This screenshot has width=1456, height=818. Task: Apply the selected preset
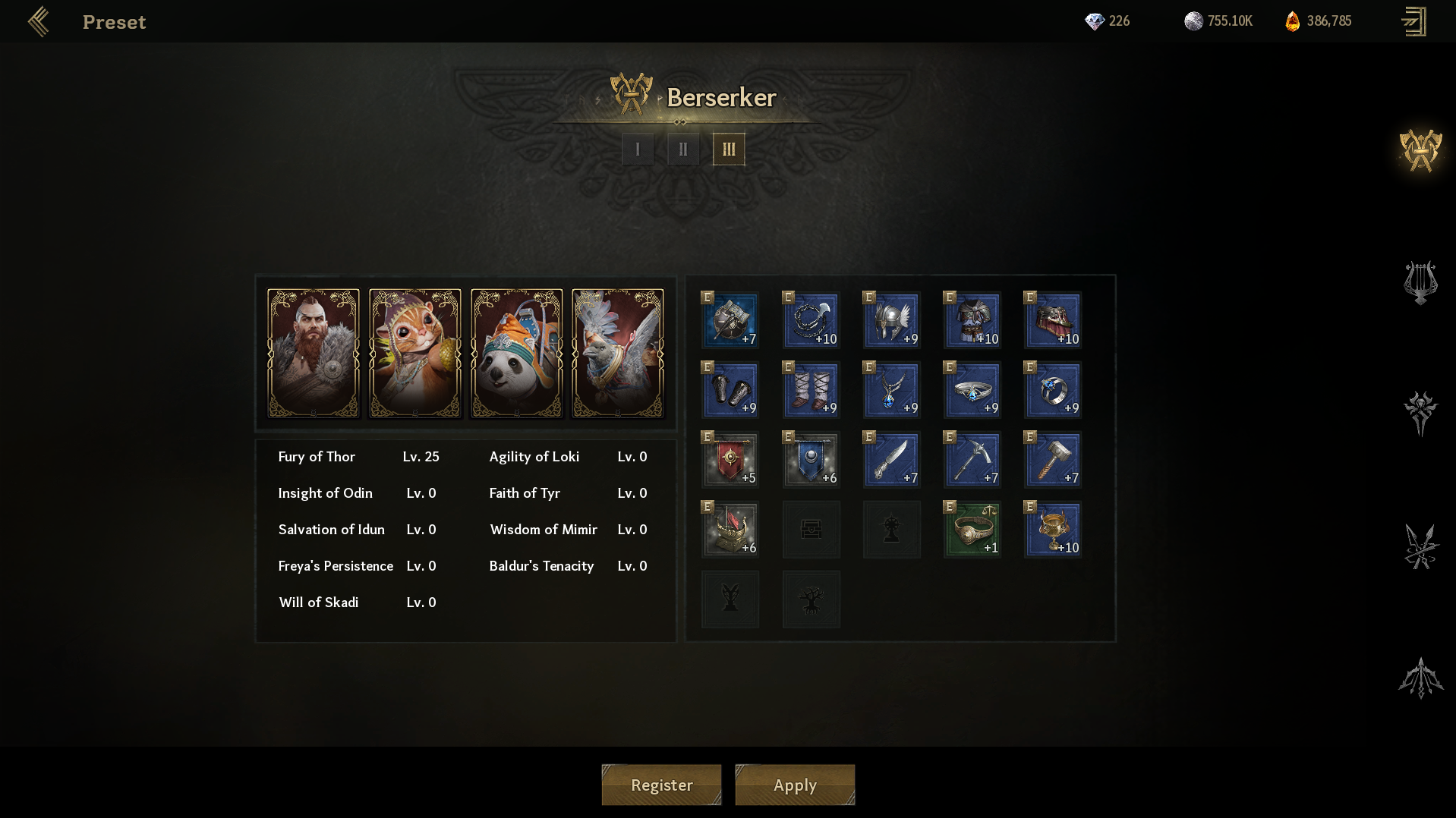(x=795, y=785)
